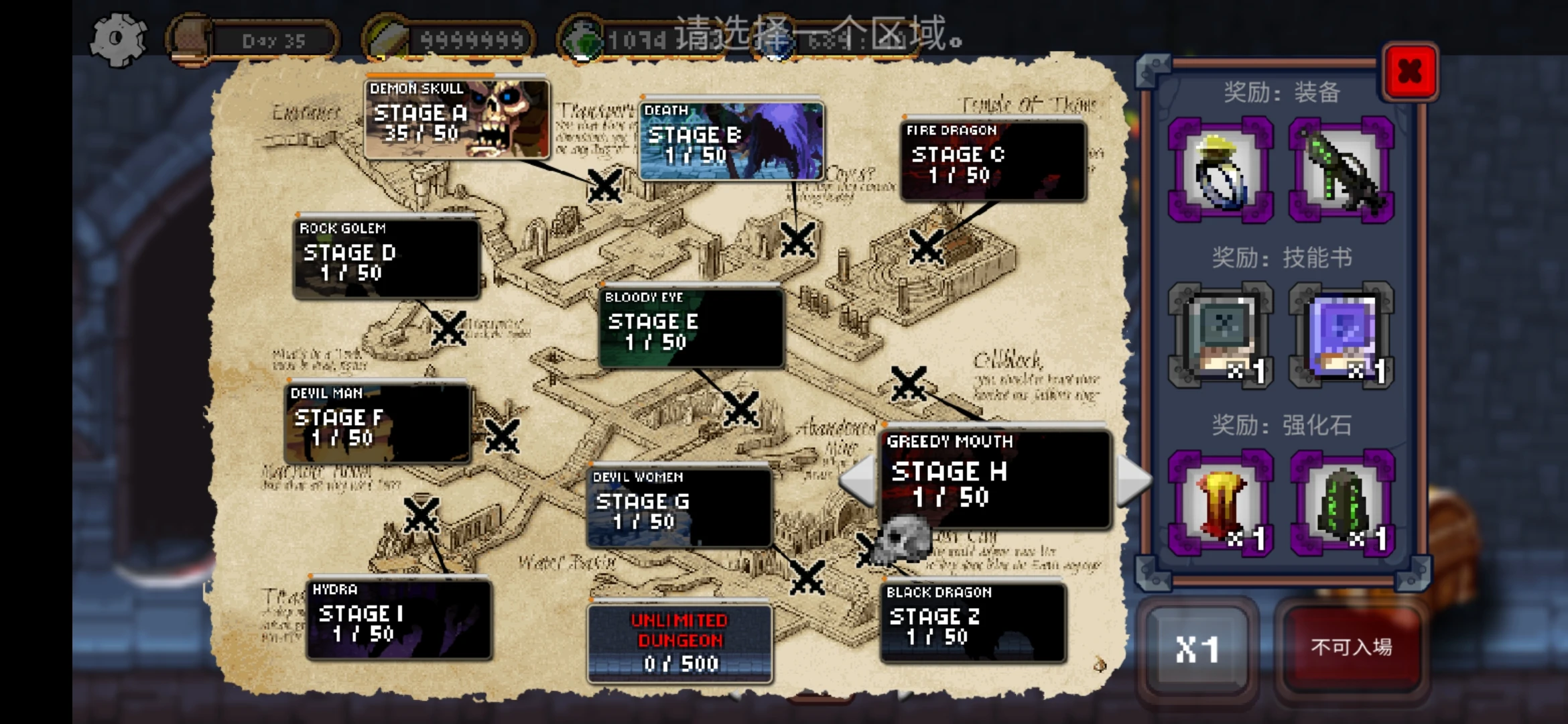Choose Greedy Mouth Stage H
Viewport: 1568px width, 724px height.
point(994,479)
